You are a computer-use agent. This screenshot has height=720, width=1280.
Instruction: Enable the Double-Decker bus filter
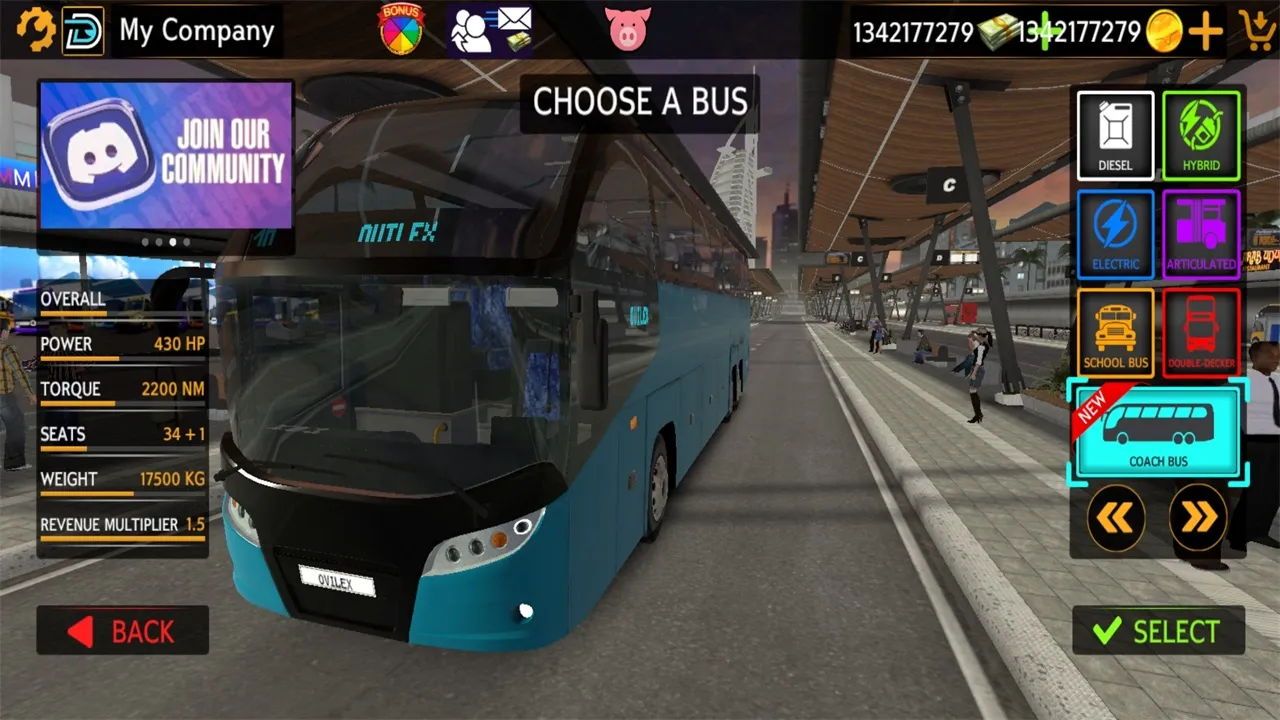pyautogui.click(x=1201, y=331)
